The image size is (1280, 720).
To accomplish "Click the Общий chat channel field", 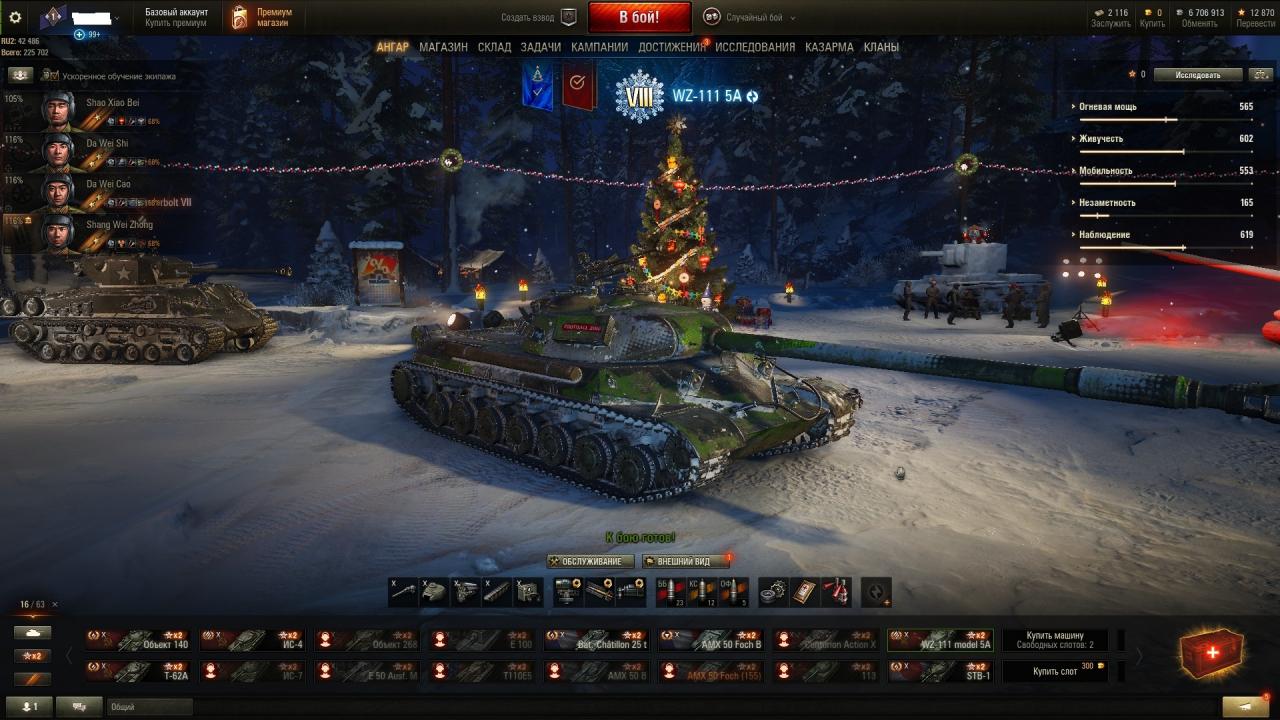I will click(150, 707).
